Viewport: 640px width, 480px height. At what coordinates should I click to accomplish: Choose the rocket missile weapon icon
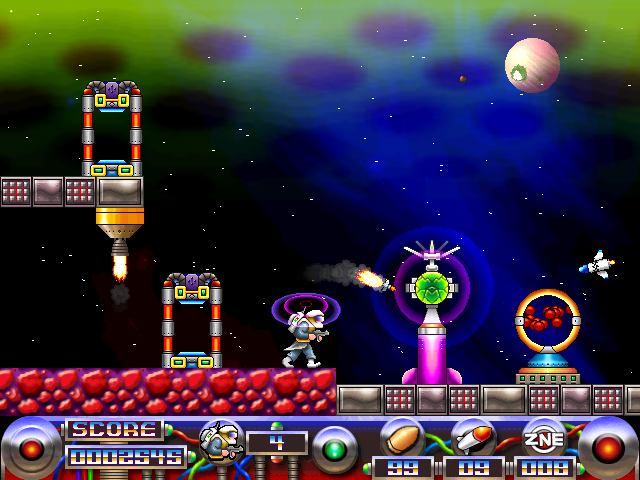[x=472, y=439]
